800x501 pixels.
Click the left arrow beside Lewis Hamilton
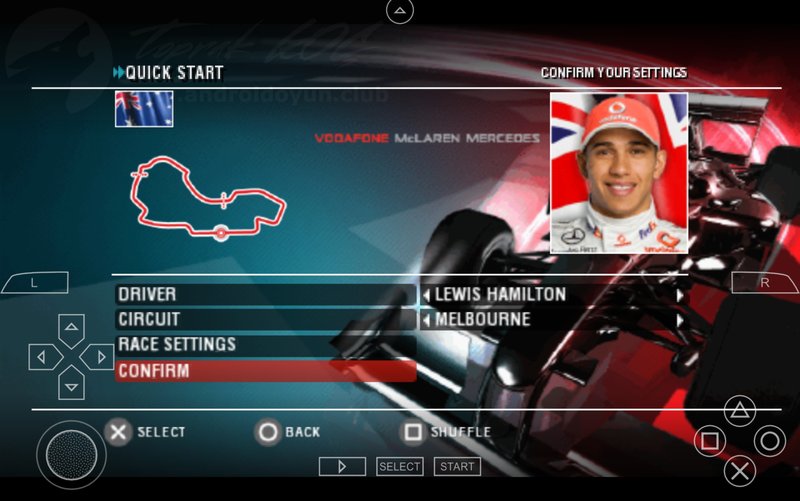[x=426, y=296]
